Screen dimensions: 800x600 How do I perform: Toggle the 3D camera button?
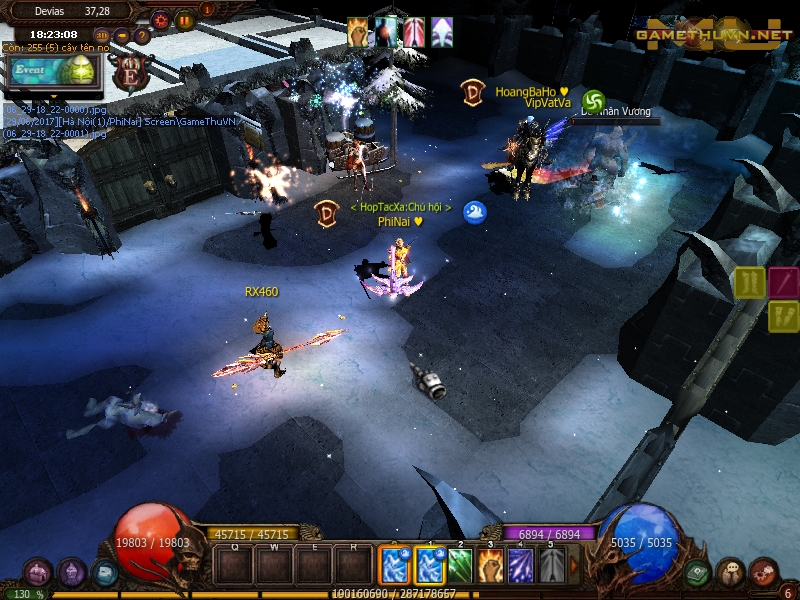[102, 35]
